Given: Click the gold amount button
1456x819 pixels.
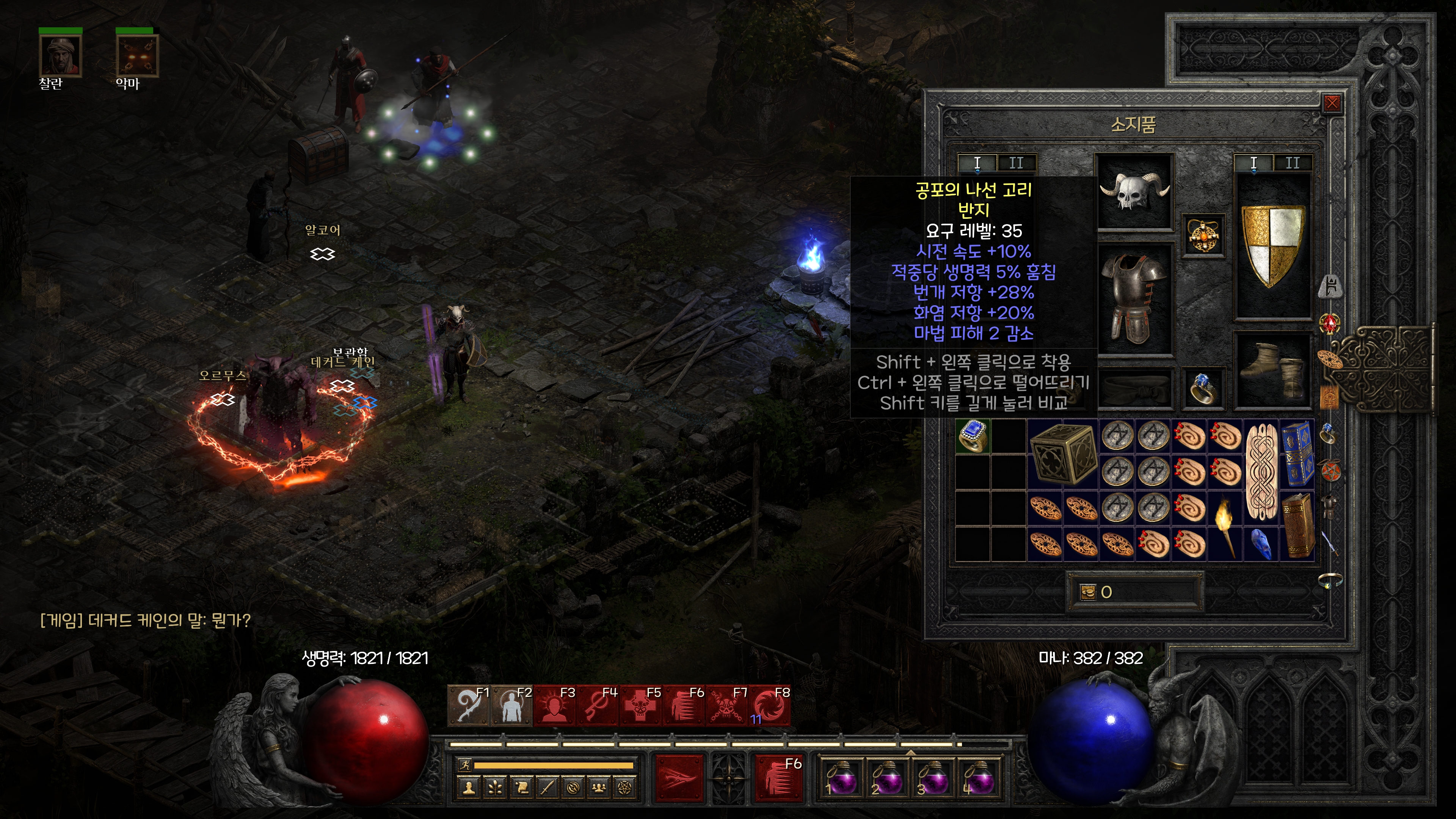Looking at the screenshot, I should point(1088,592).
